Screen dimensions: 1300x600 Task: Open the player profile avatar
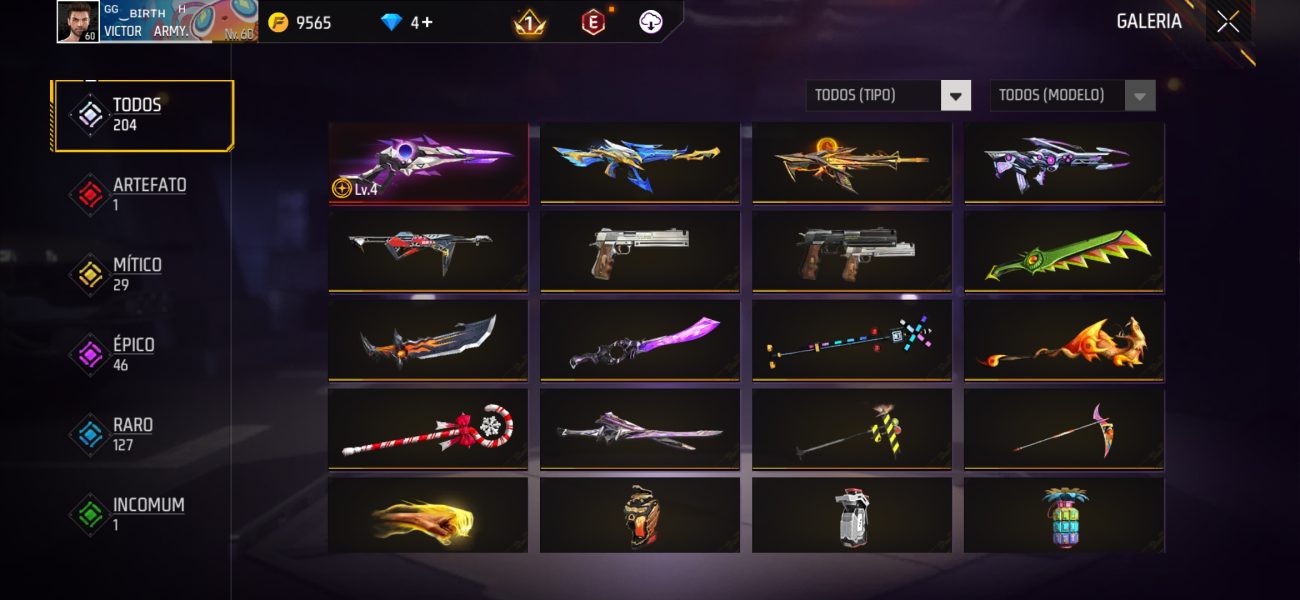[x=78, y=22]
